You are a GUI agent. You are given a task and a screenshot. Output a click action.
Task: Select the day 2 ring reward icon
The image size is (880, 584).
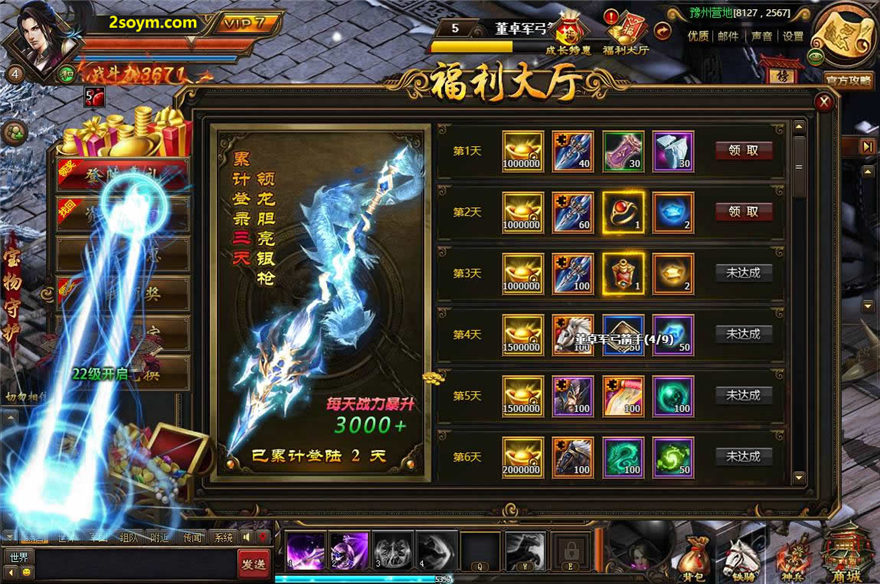point(623,212)
